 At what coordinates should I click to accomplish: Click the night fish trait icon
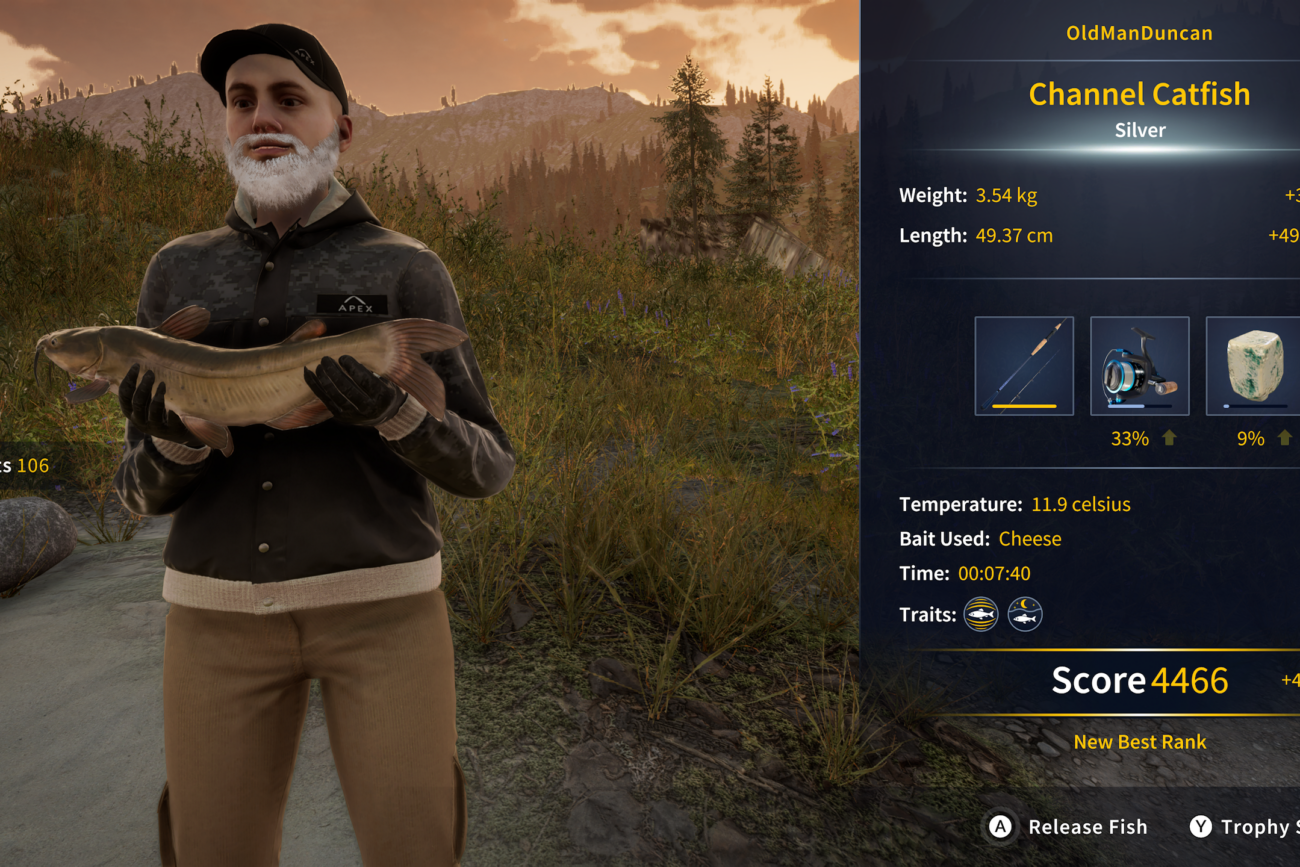(1025, 614)
